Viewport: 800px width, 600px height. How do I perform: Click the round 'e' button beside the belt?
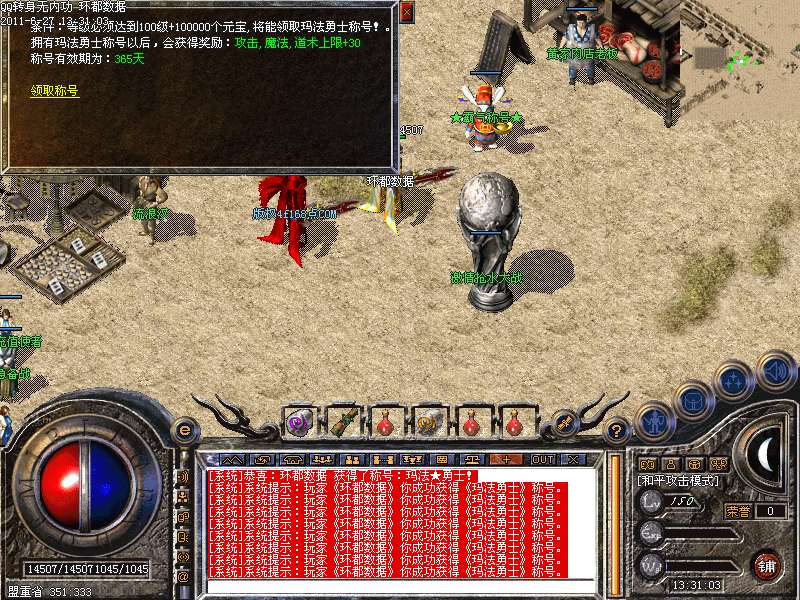point(184,431)
